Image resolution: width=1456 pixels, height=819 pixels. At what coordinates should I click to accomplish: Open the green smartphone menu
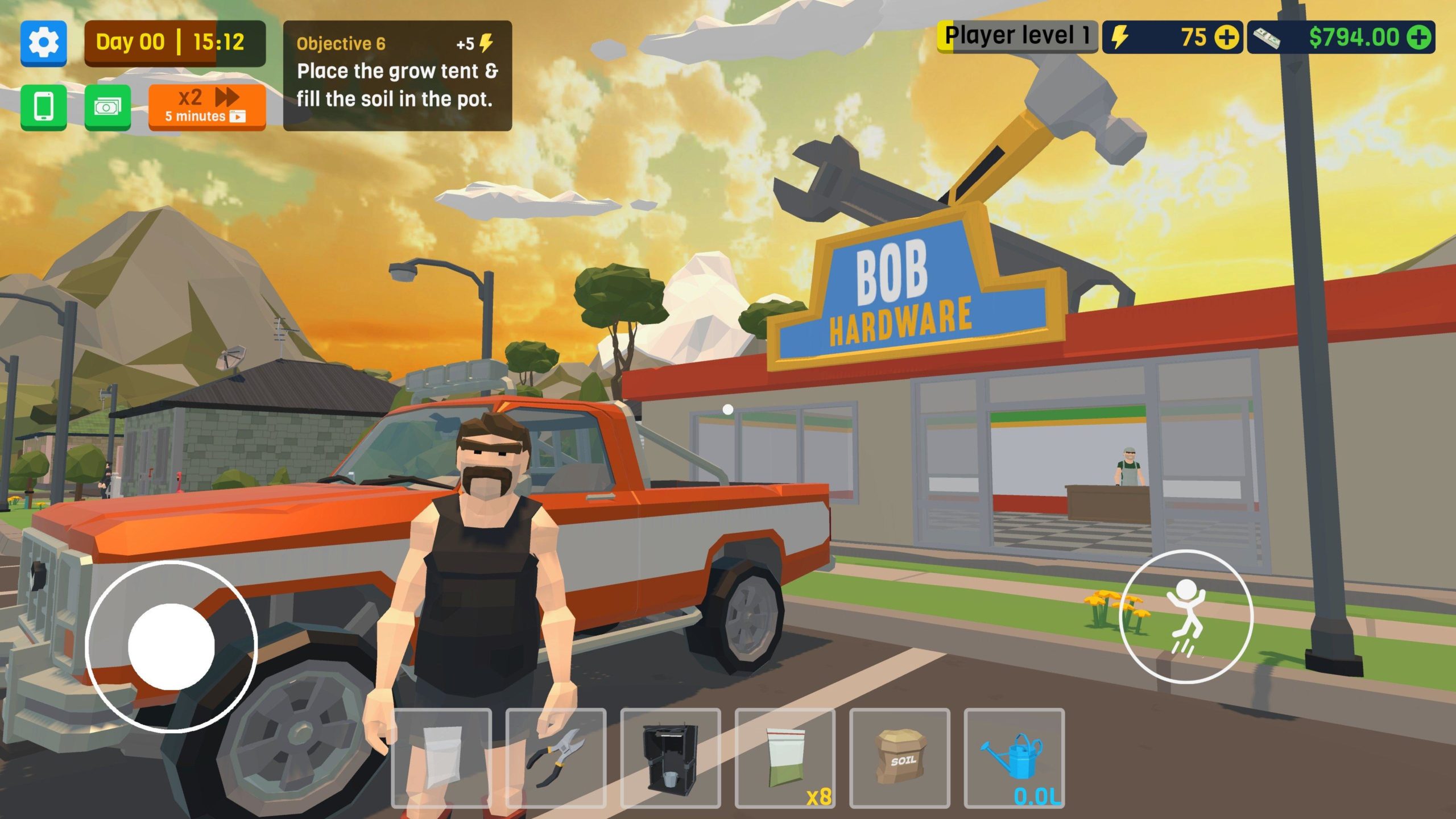pos(44,107)
